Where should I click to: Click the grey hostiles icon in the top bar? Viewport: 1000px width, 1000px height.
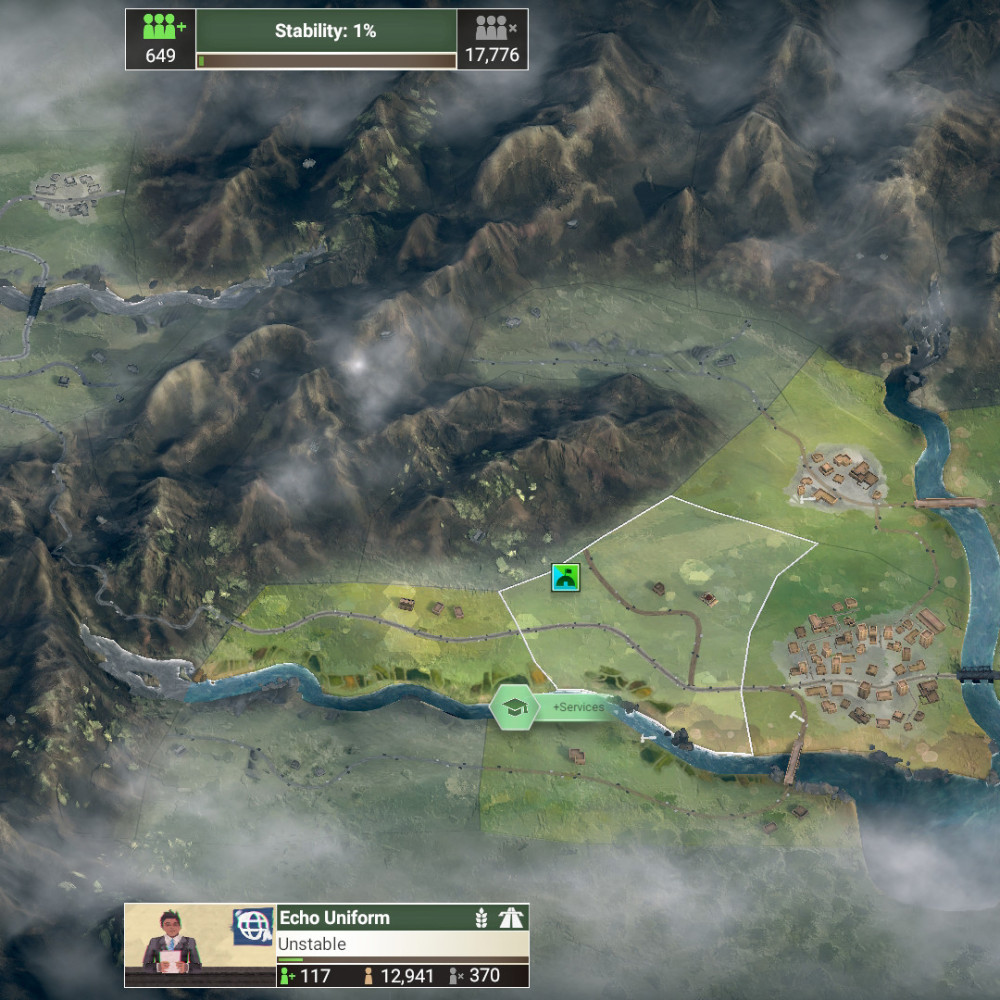click(492, 27)
